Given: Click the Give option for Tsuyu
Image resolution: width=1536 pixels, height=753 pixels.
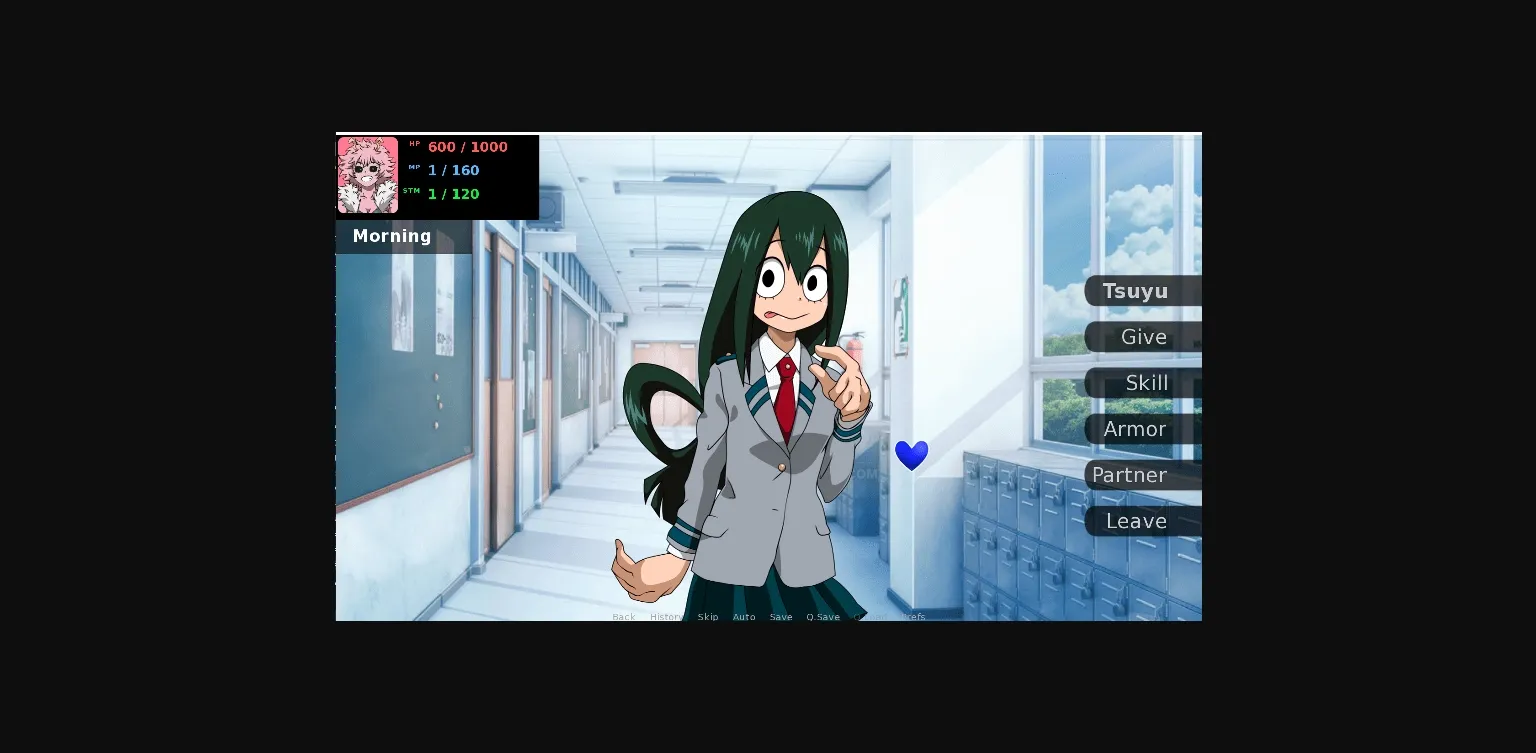Looking at the screenshot, I should 1142,337.
